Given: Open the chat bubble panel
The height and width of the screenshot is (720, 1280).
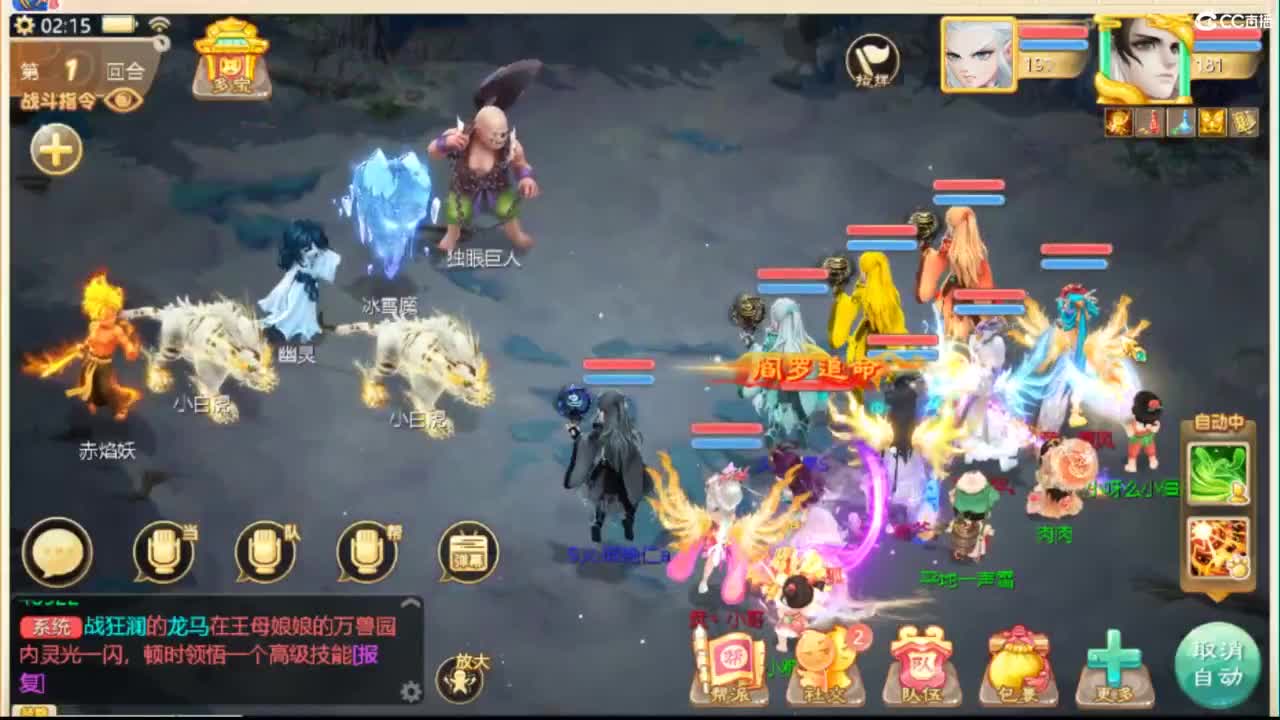Looking at the screenshot, I should 58,550.
